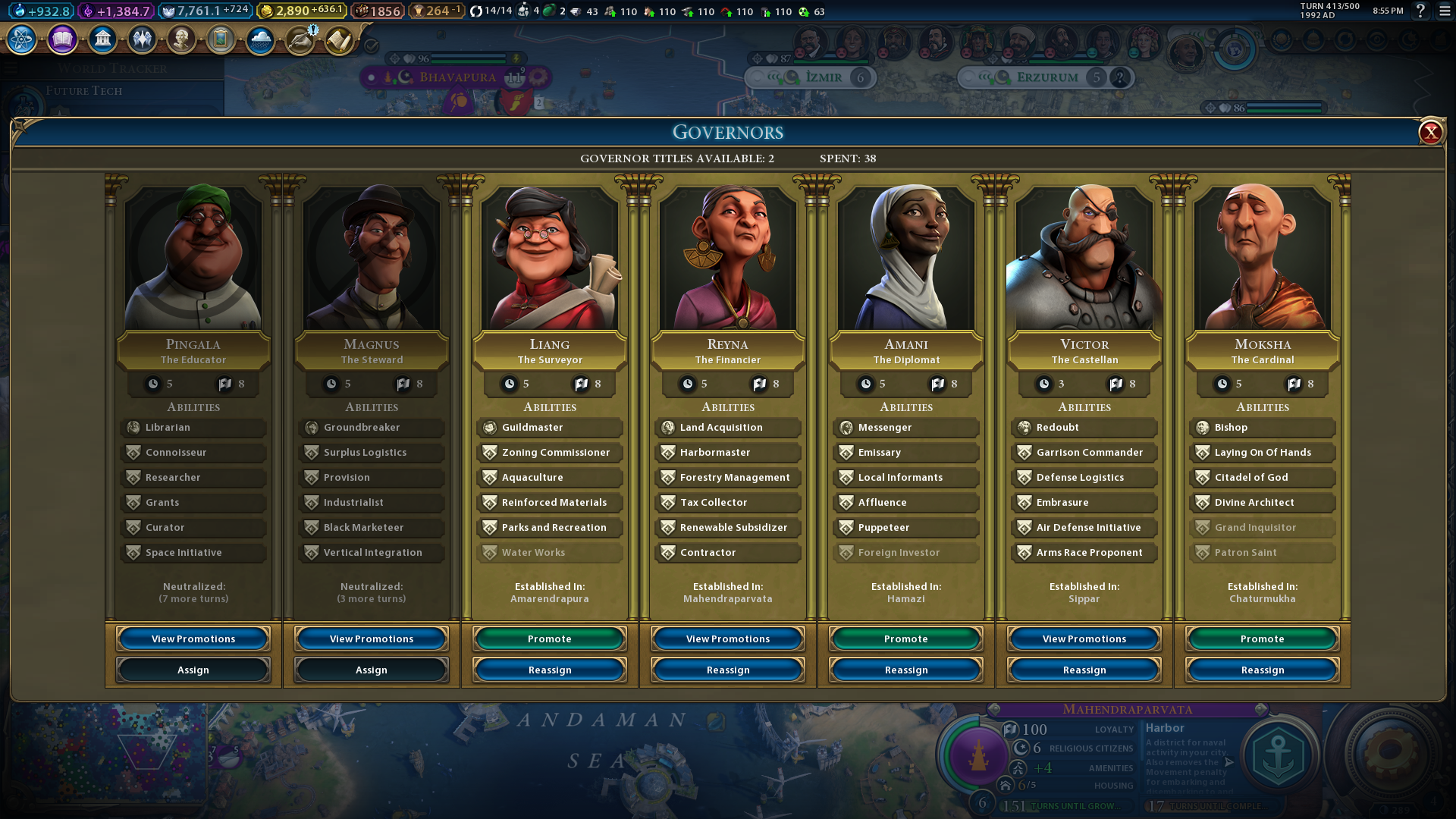Promote governor Liang
Screen dimensions: 1456x819
549,639
